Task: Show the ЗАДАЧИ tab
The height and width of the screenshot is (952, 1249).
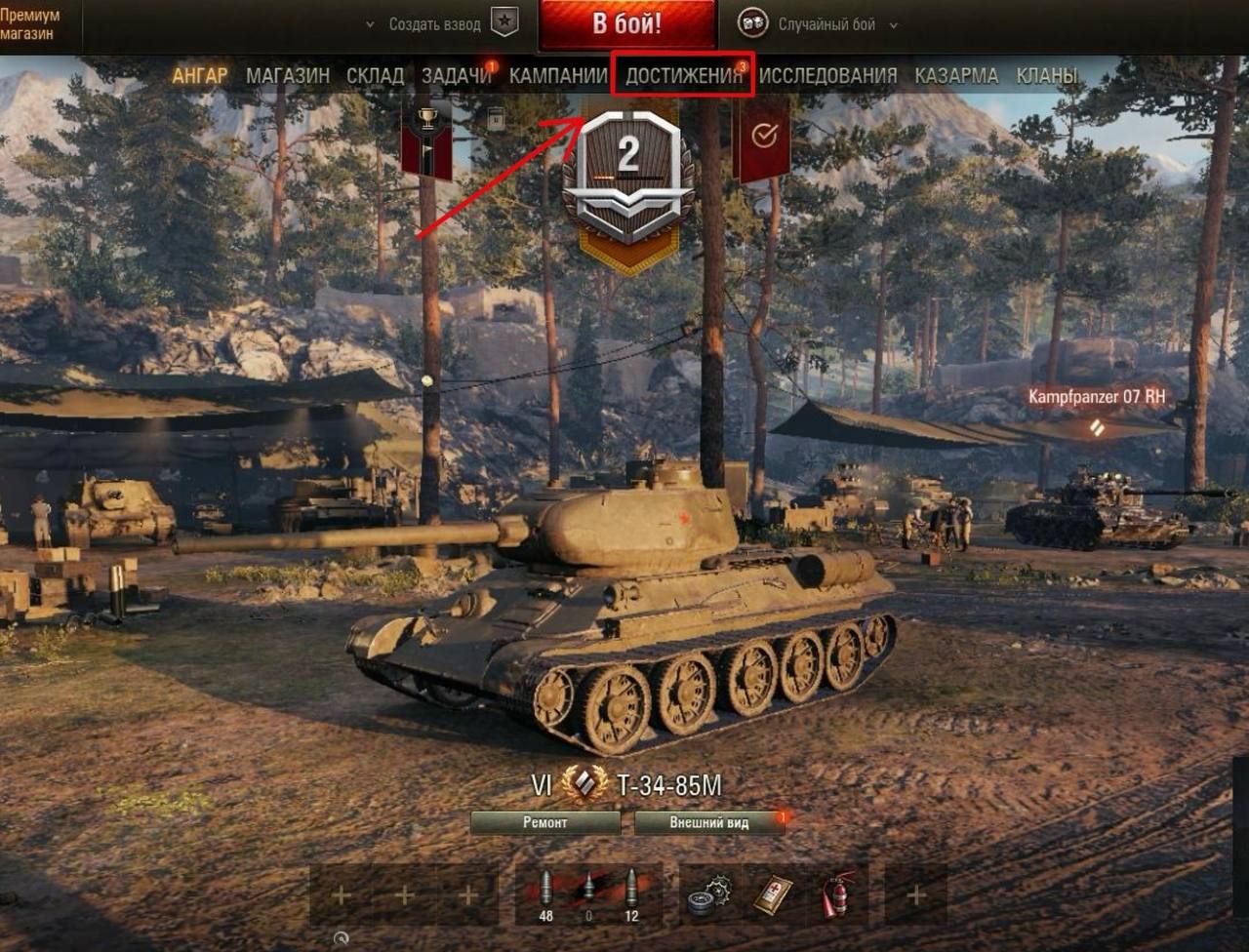Action: tap(456, 76)
